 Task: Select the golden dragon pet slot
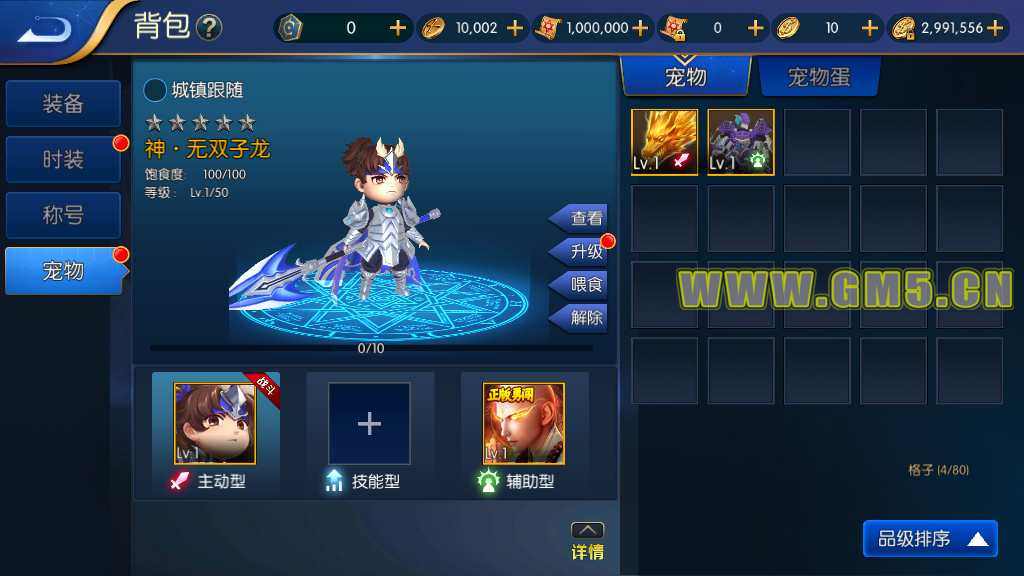(x=664, y=142)
